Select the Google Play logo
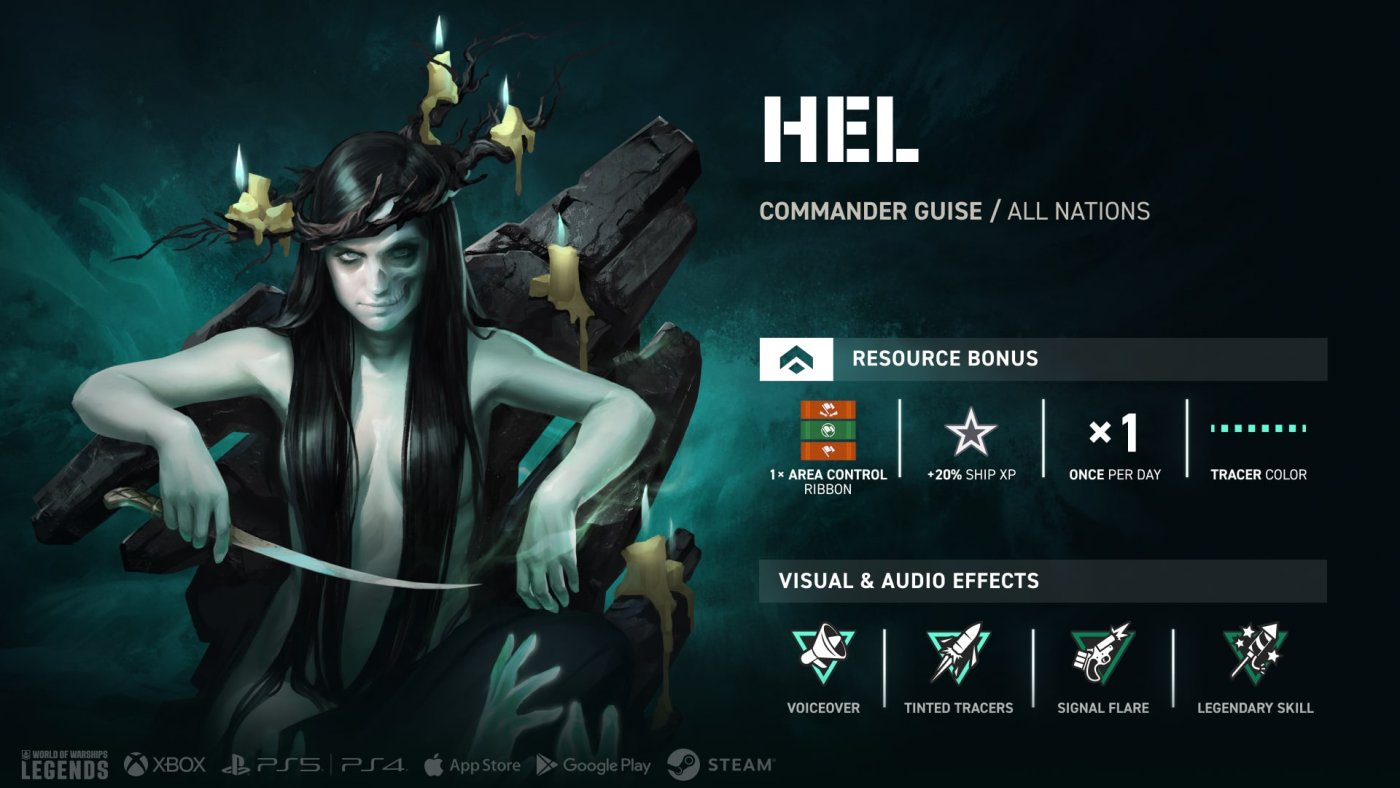The height and width of the screenshot is (788, 1400). [593, 765]
